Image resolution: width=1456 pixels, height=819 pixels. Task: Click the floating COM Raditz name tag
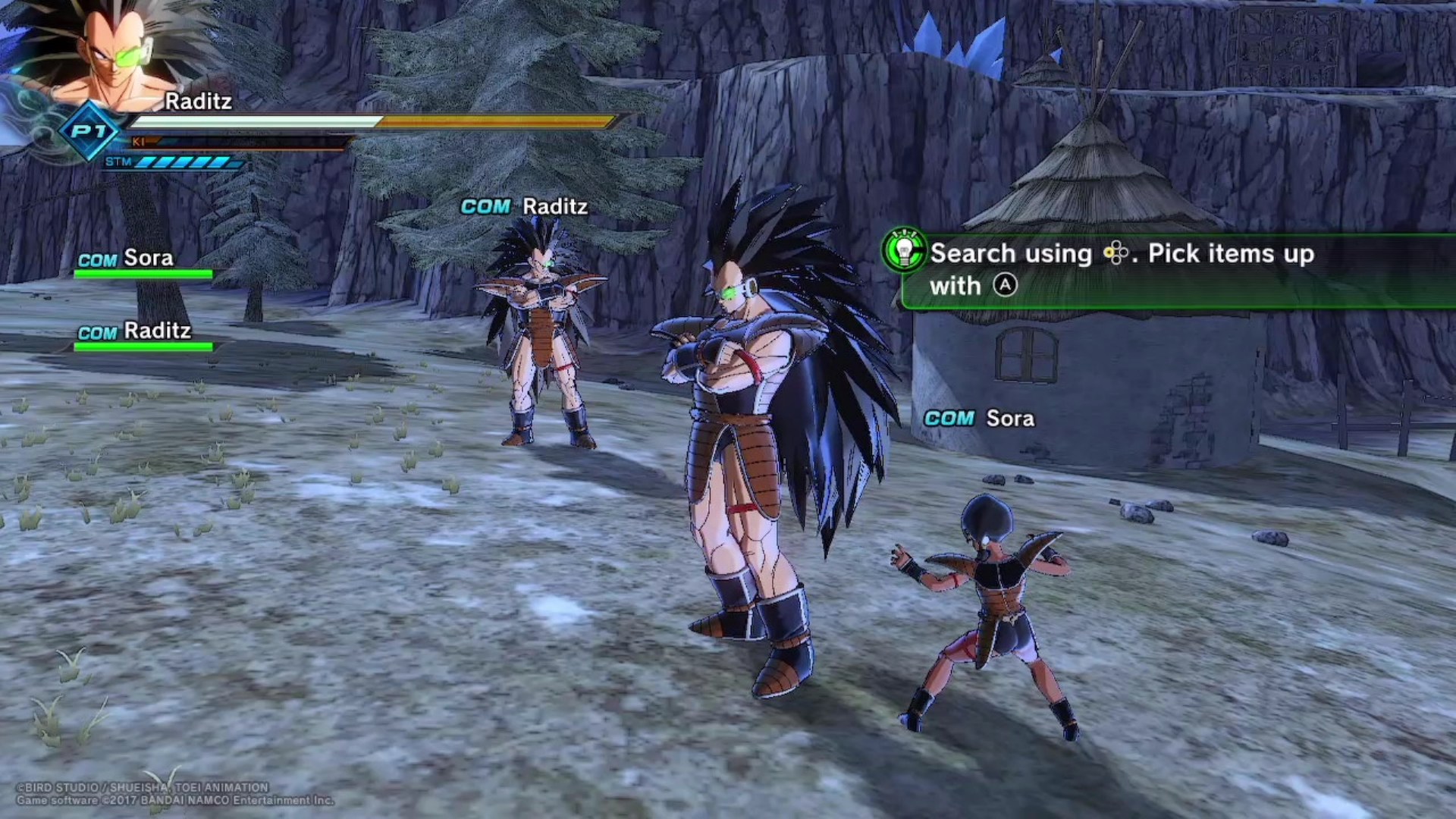coord(525,206)
